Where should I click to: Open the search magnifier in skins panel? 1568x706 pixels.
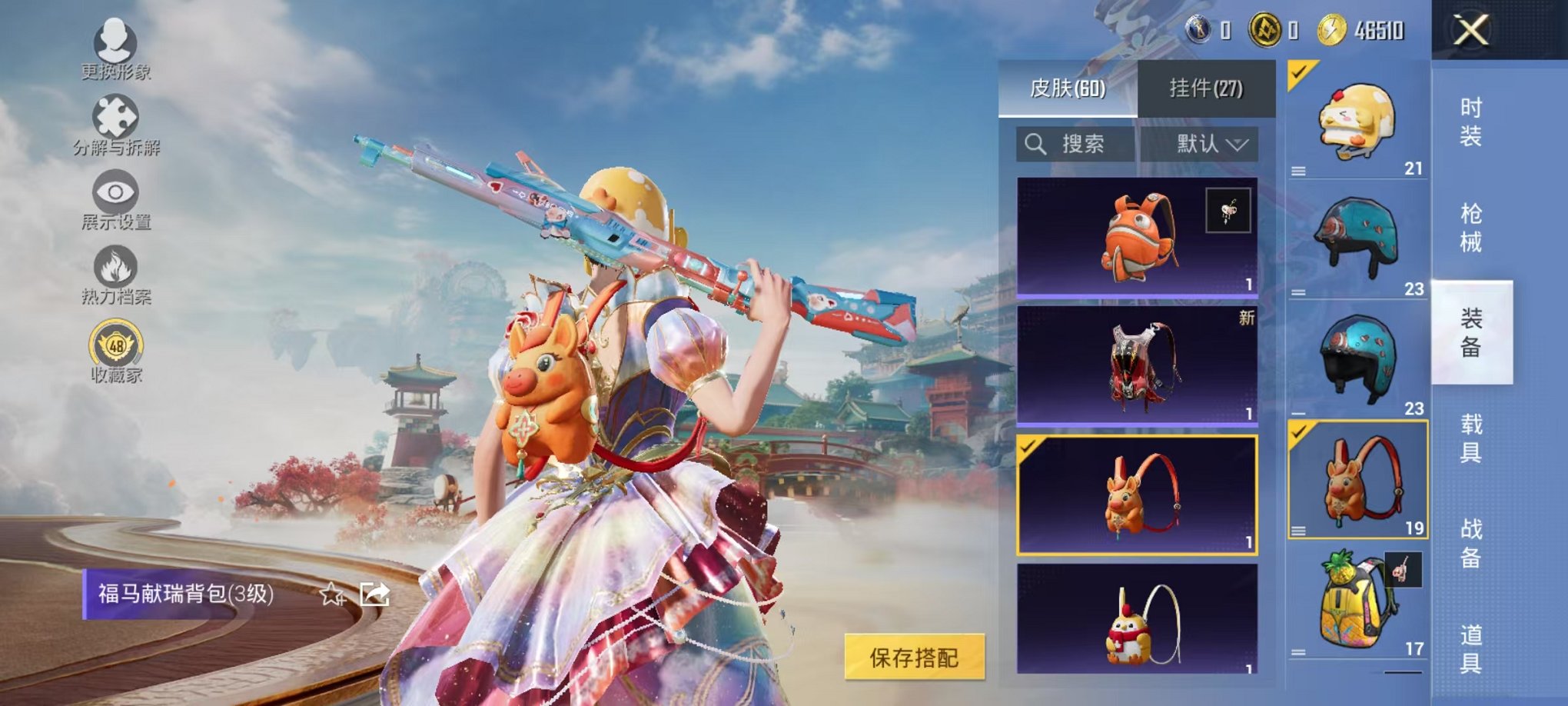click(x=1035, y=145)
